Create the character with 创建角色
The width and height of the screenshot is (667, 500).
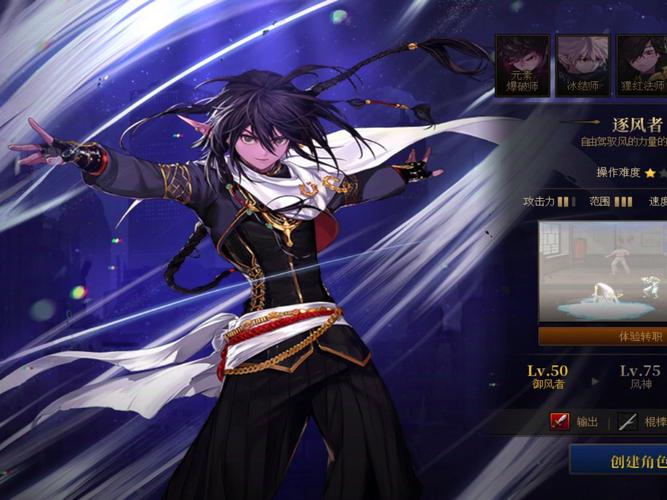point(620,461)
